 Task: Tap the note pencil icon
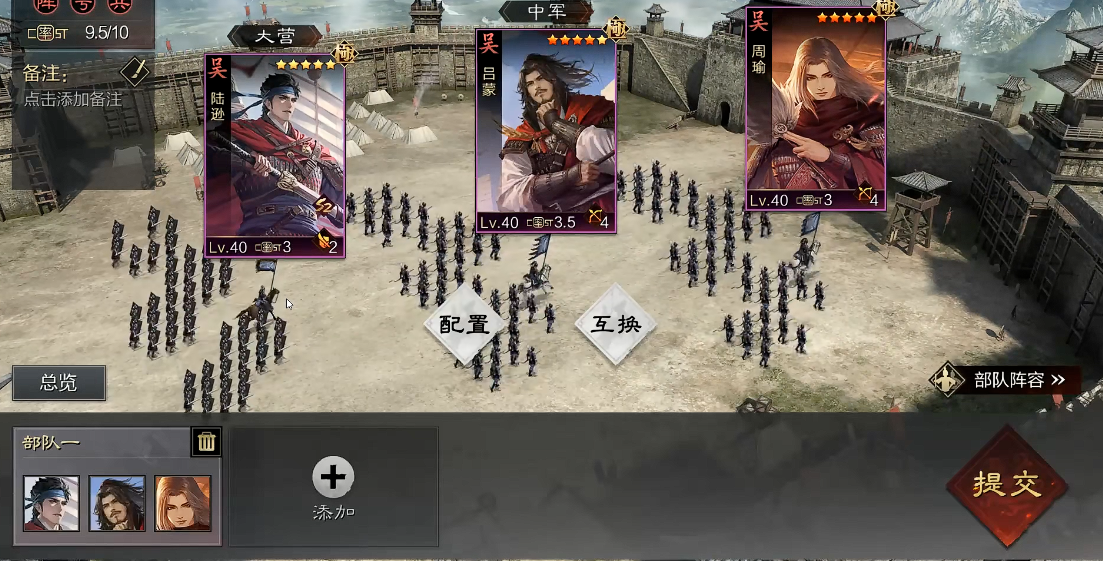tap(135, 73)
